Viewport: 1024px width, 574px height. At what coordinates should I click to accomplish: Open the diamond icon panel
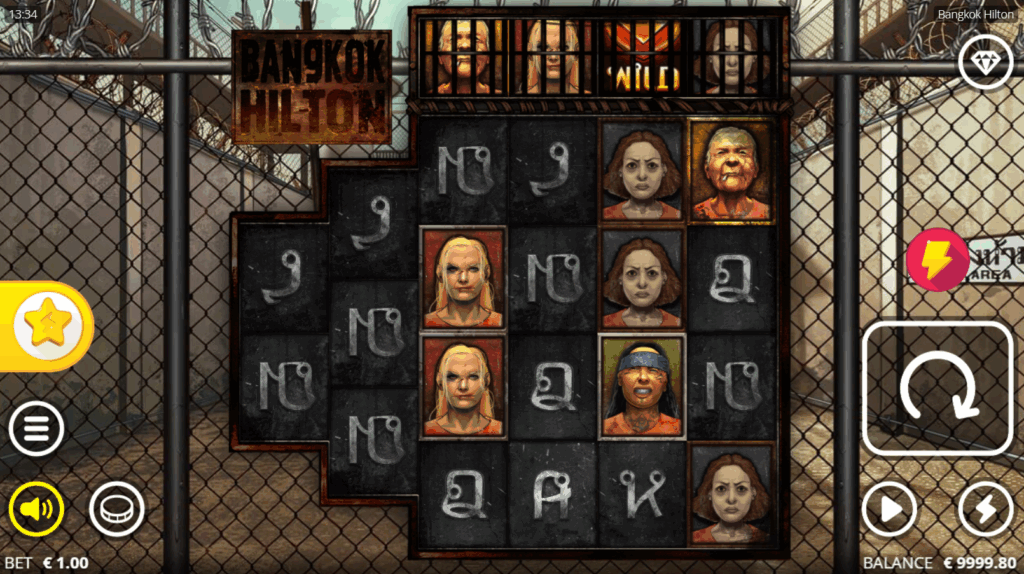tap(985, 63)
